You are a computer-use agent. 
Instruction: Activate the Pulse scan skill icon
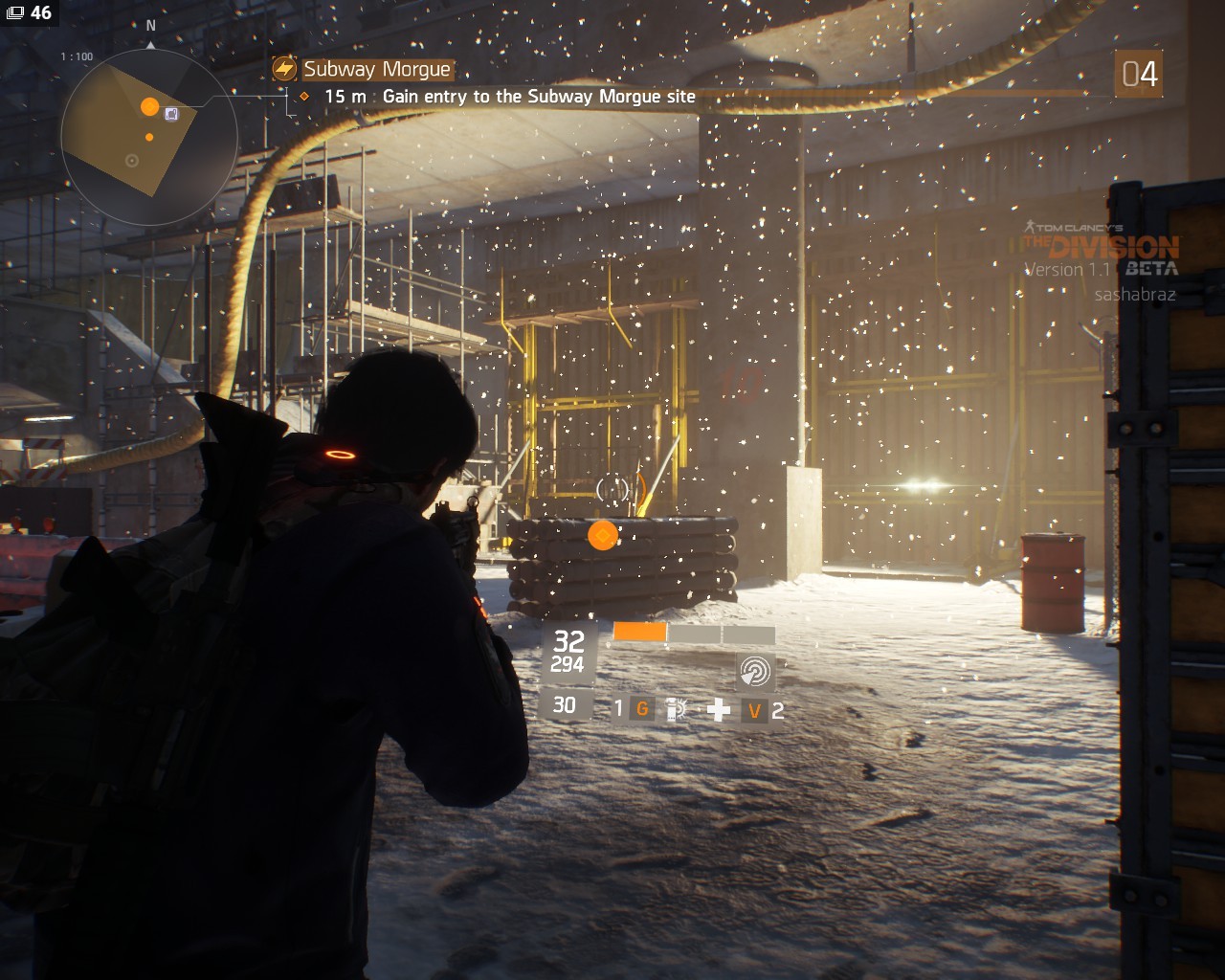click(754, 672)
